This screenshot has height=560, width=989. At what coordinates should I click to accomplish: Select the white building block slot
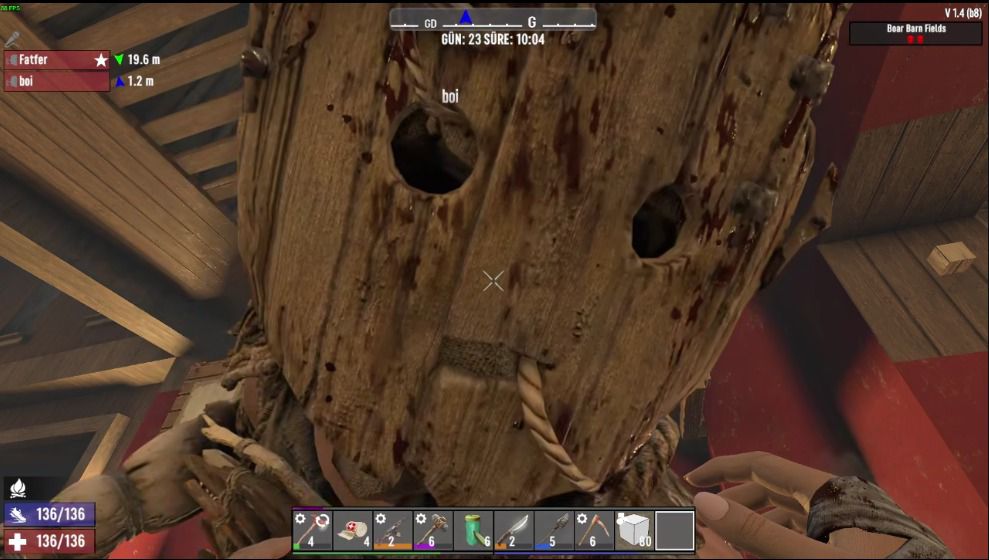coord(634,530)
